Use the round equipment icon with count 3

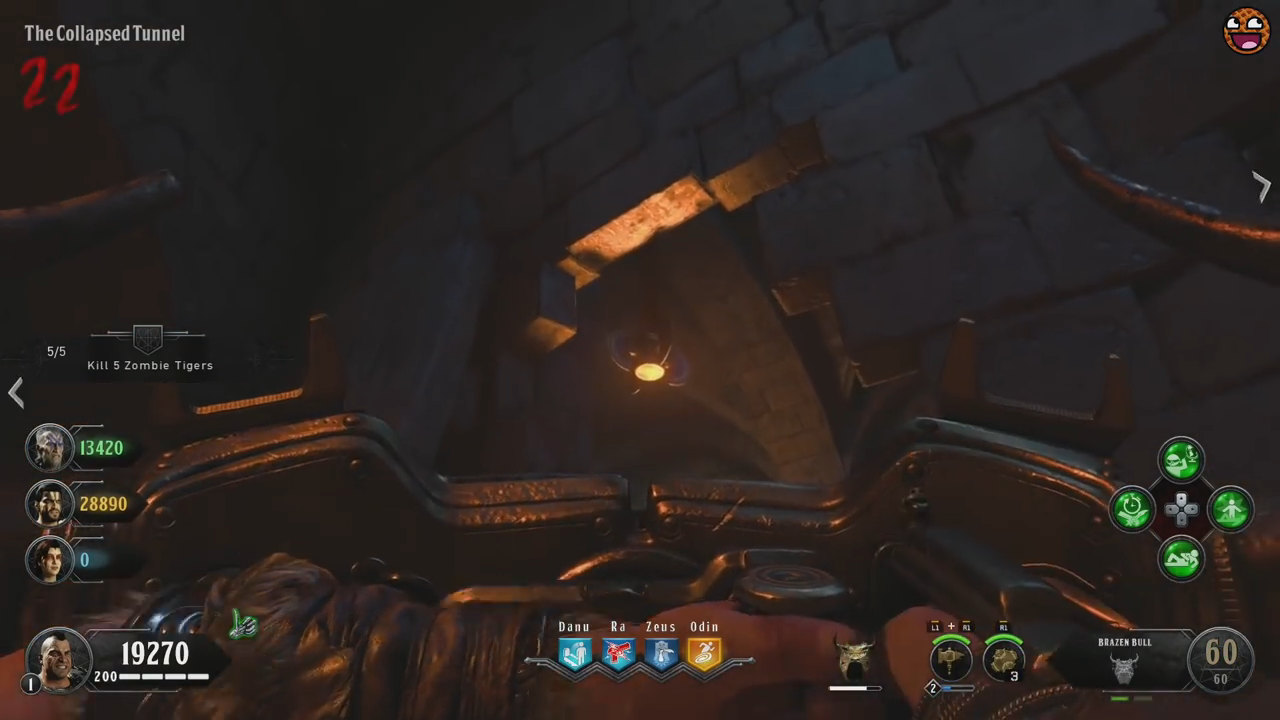click(1003, 660)
